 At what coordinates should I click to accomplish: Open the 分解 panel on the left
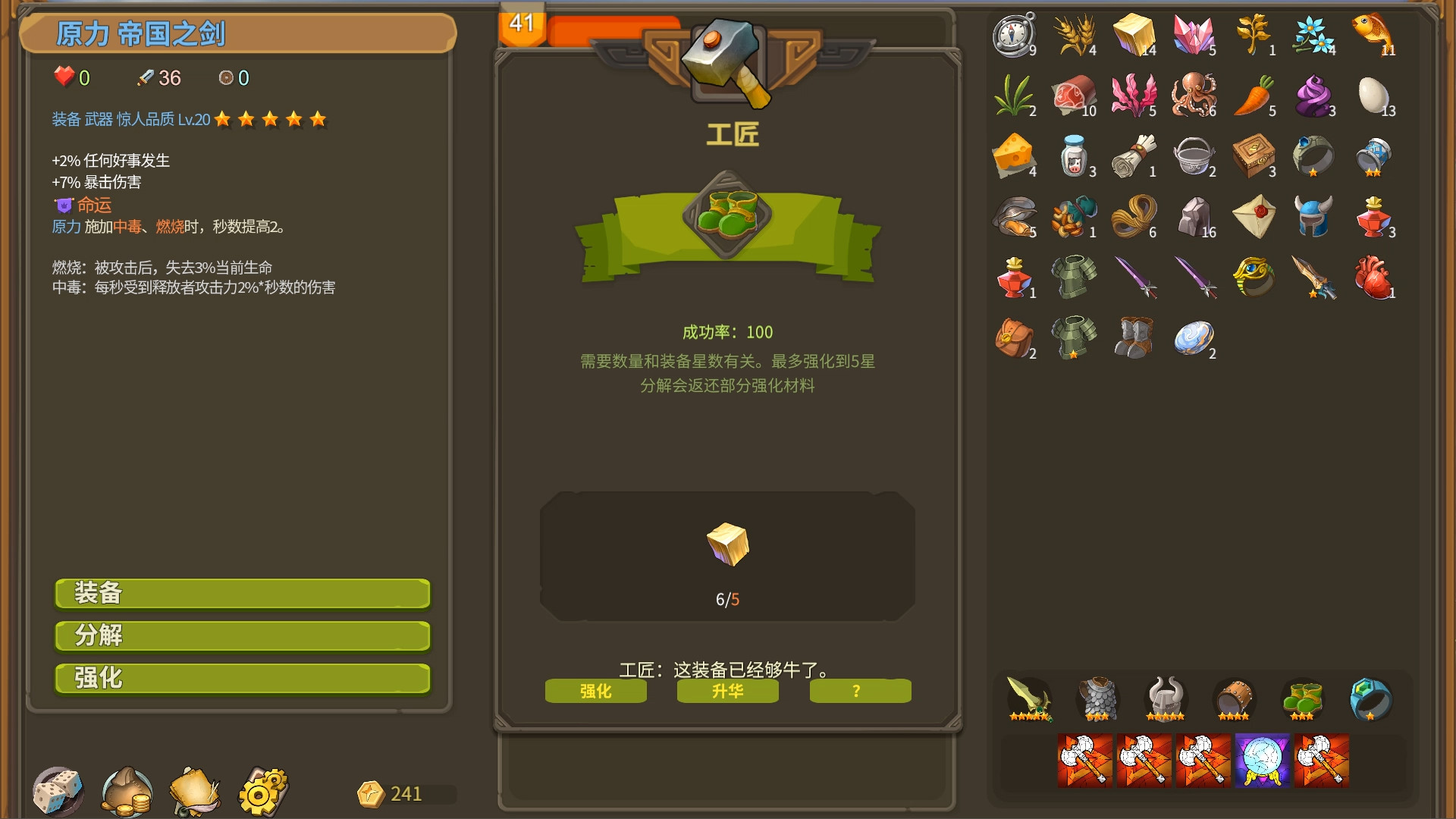coord(241,636)
